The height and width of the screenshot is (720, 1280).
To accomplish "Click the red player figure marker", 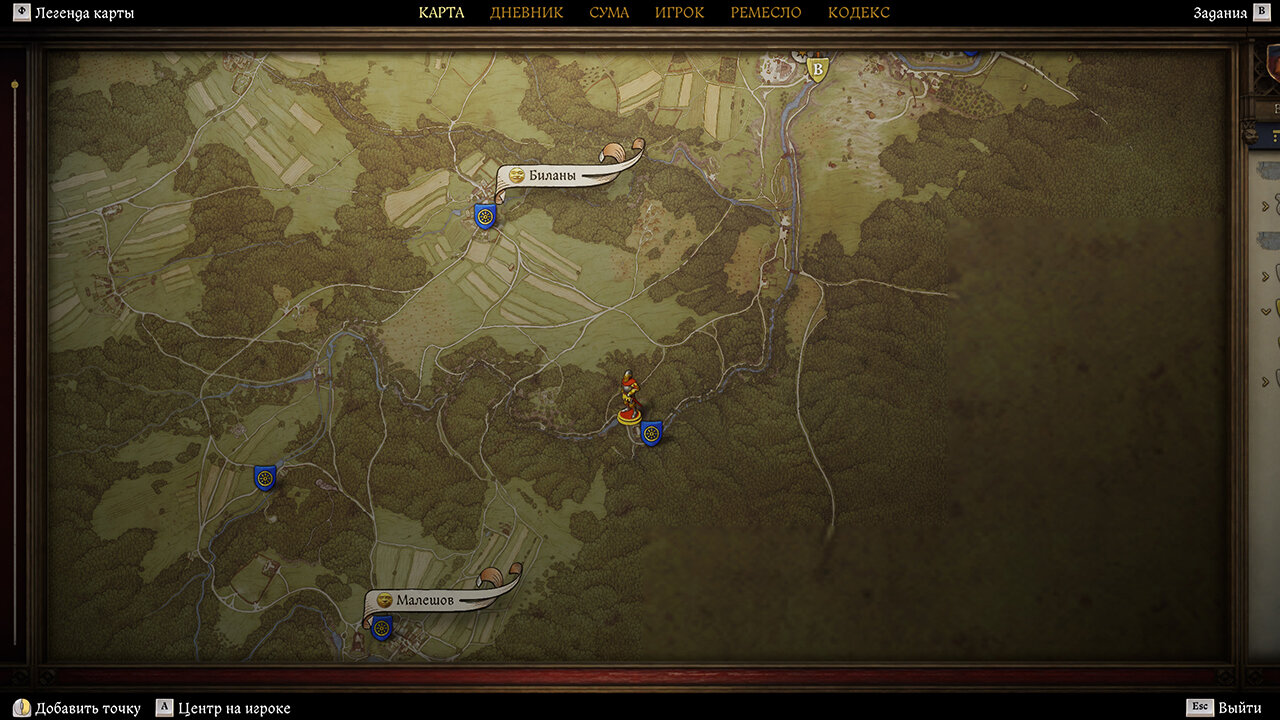I will pyautogui.click(x=628, y=396).
